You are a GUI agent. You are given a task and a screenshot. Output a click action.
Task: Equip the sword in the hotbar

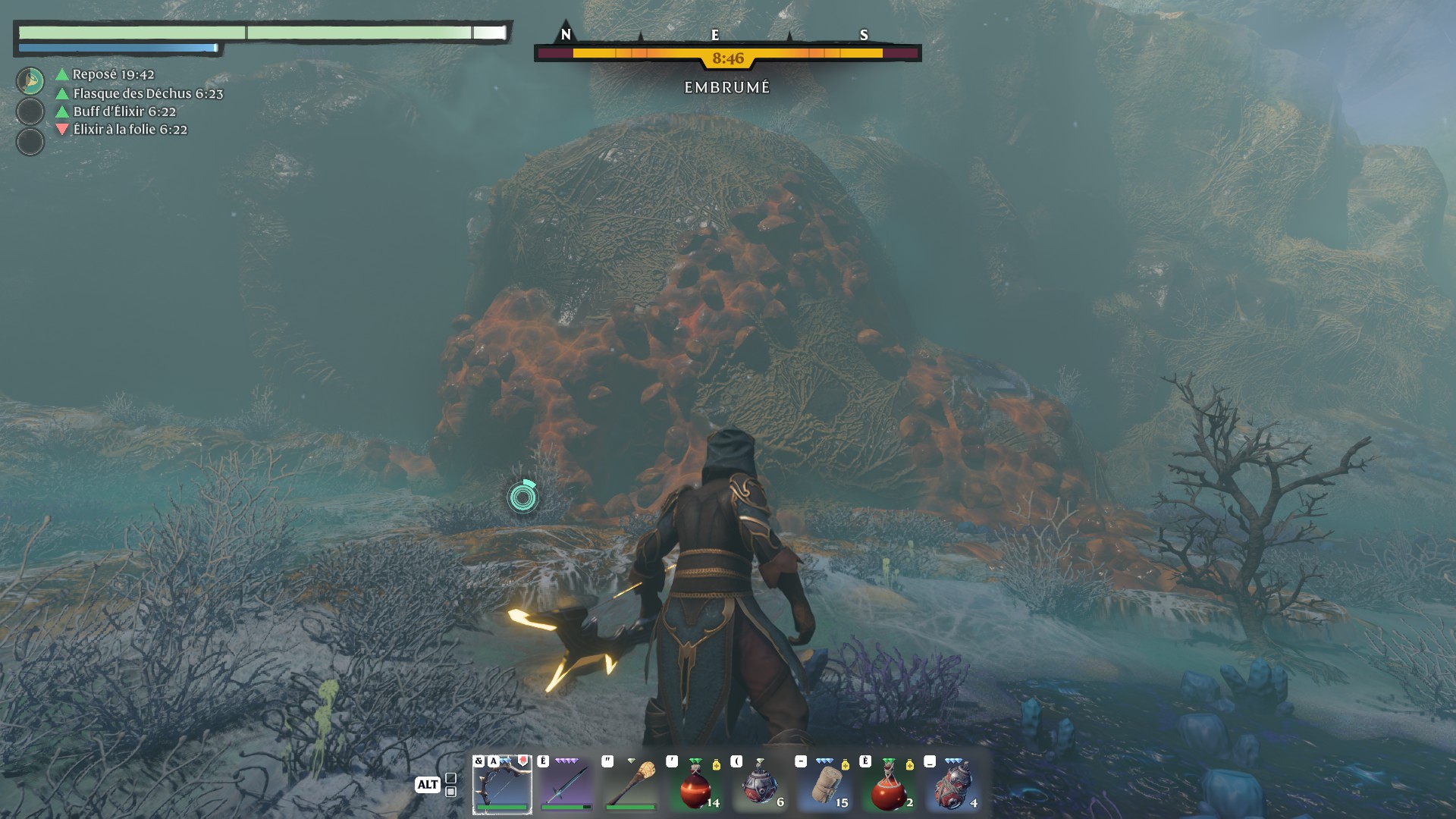pyautogui.click(x=566, y=784)
